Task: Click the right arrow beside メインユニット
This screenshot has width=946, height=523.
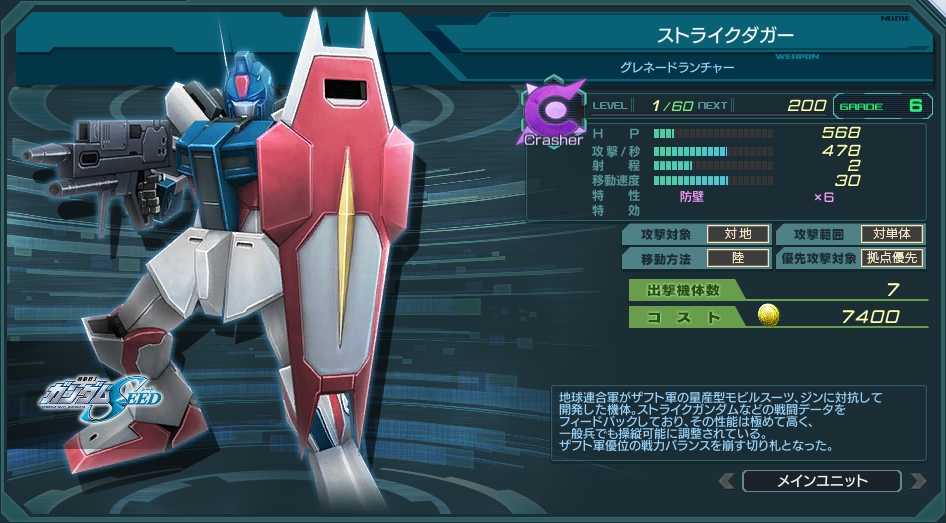Action: click(918, 481)
